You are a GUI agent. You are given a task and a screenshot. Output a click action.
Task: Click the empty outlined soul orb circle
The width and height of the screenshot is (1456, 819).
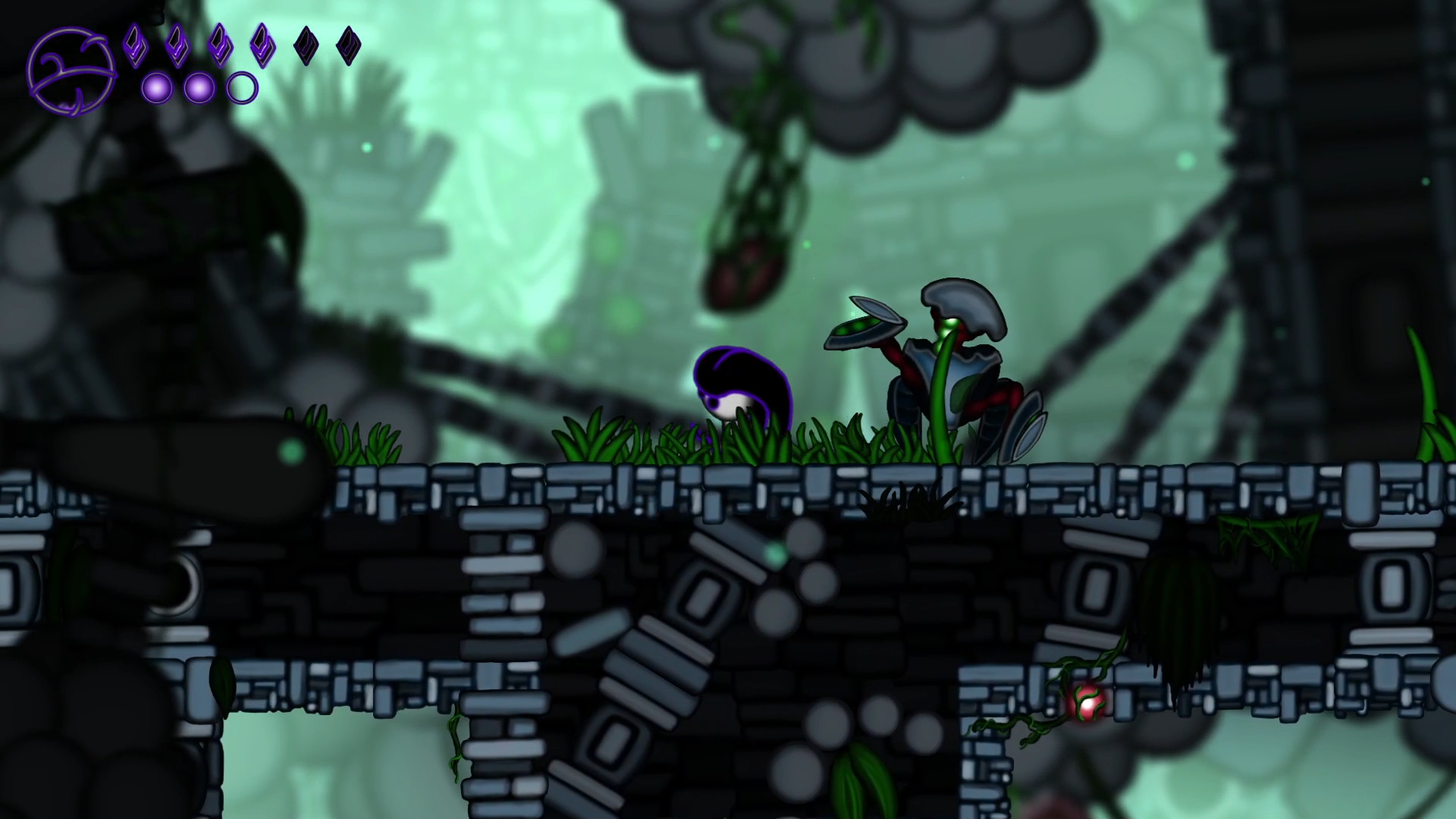[x=241, y=89]
